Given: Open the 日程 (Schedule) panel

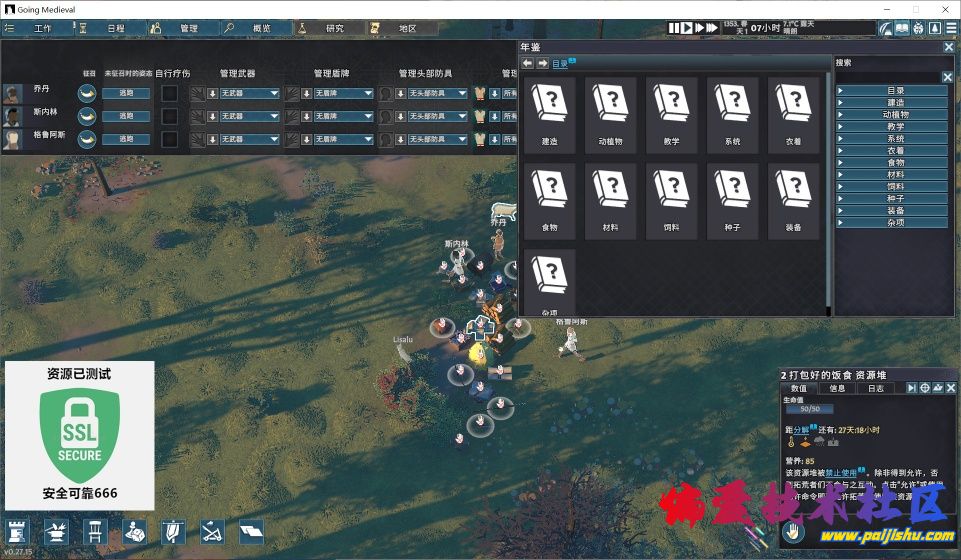Looking at the screenshot, I should tap(109, 29).
